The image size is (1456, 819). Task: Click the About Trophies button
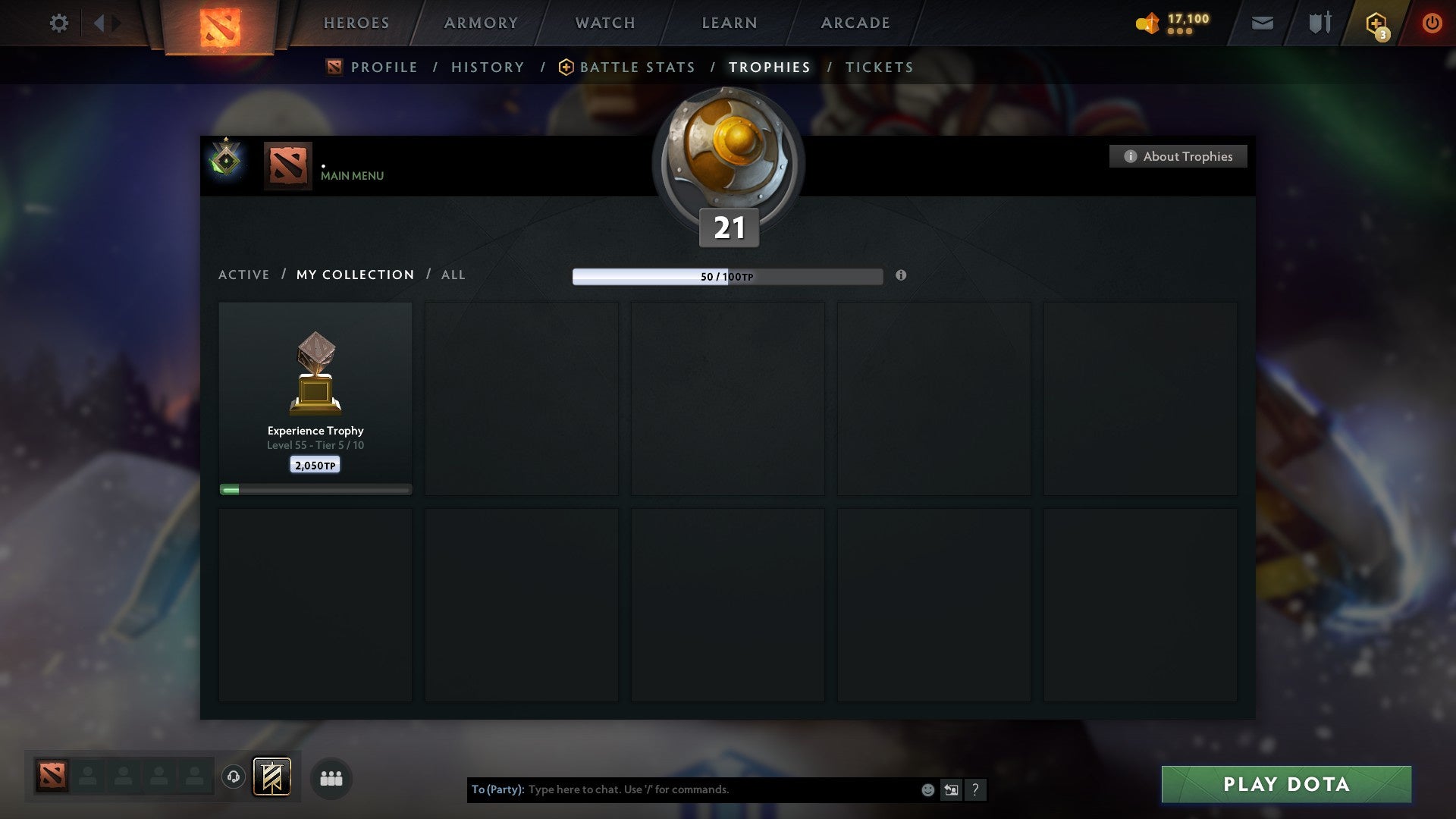tap(1178, 156)
